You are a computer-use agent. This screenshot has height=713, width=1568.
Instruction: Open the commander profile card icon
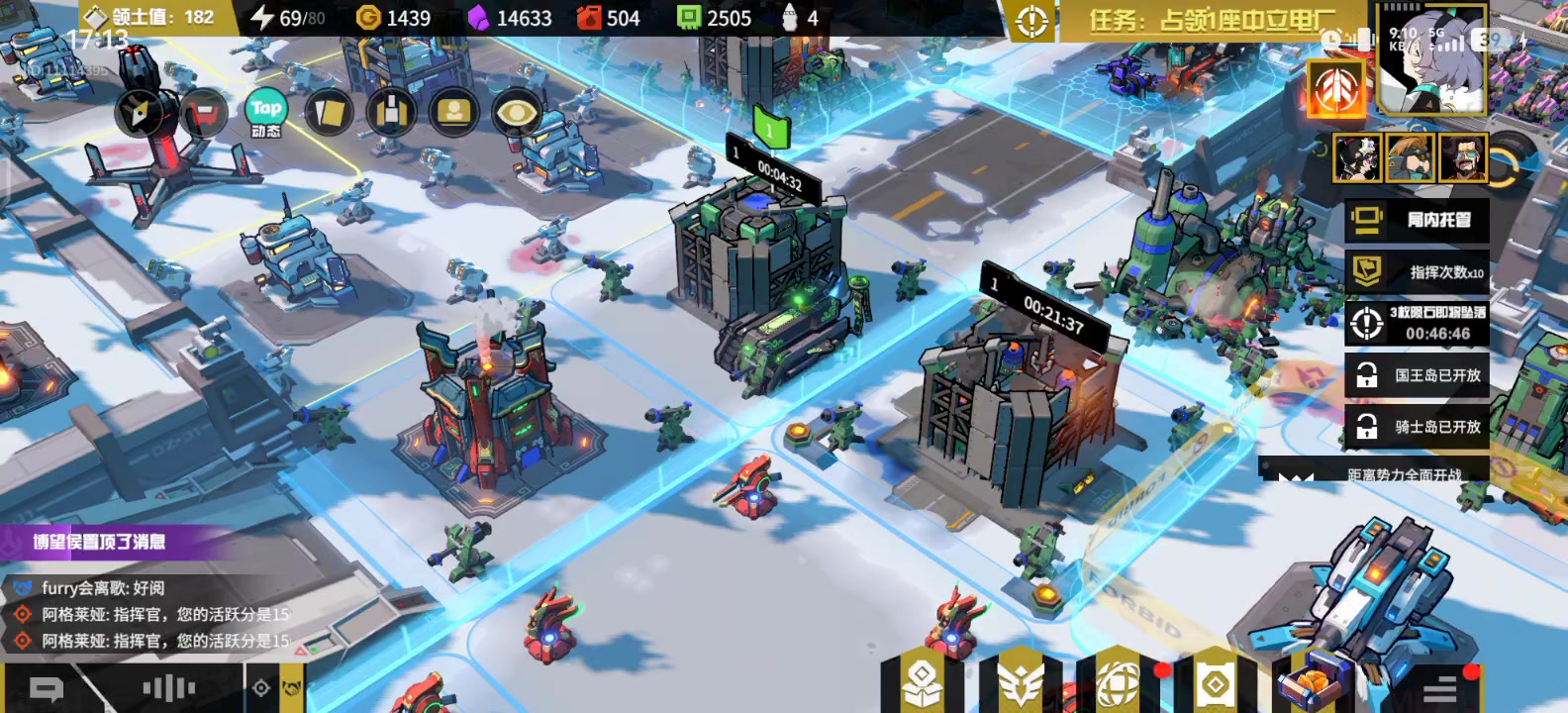pyautogui.click(x=453, y=113)
